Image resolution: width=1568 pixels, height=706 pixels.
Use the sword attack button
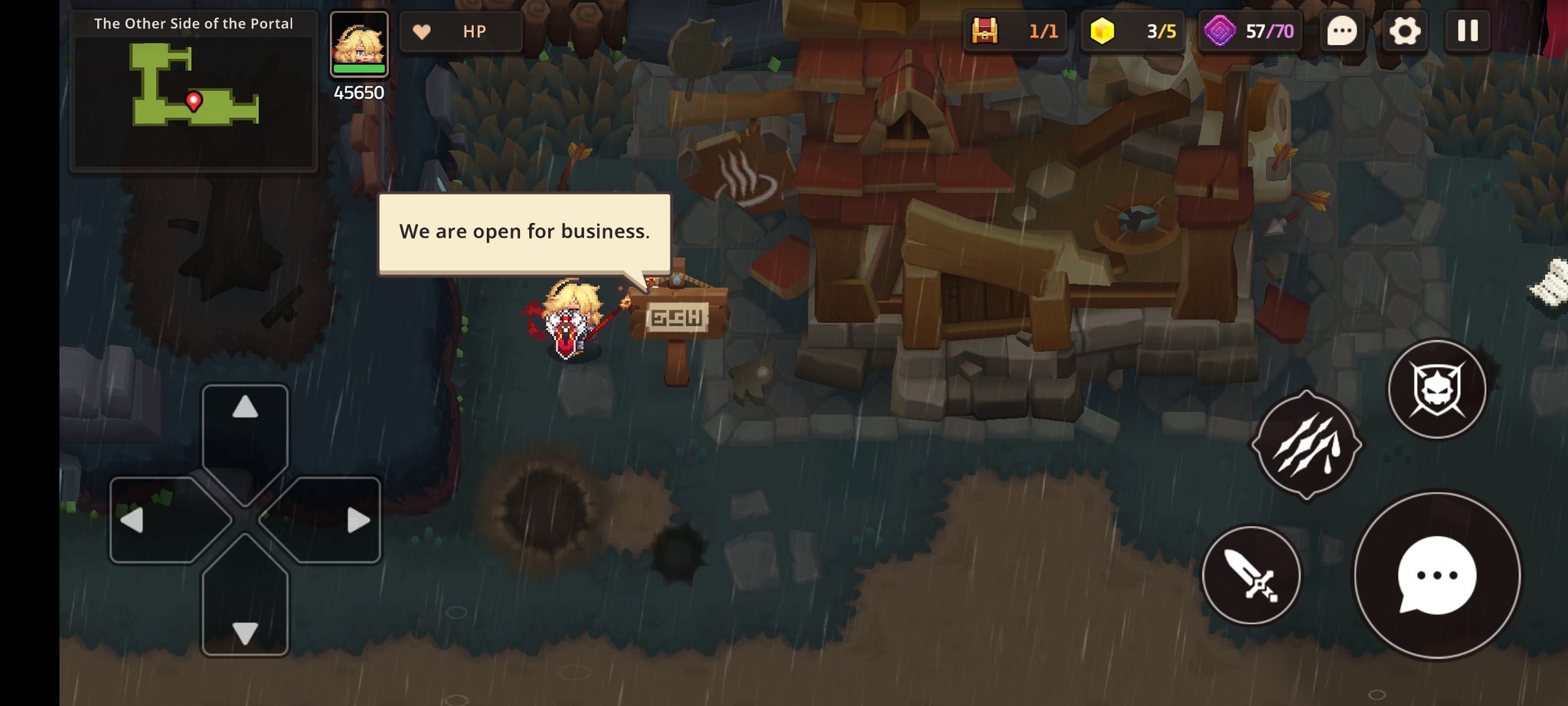coord(1251,575)
